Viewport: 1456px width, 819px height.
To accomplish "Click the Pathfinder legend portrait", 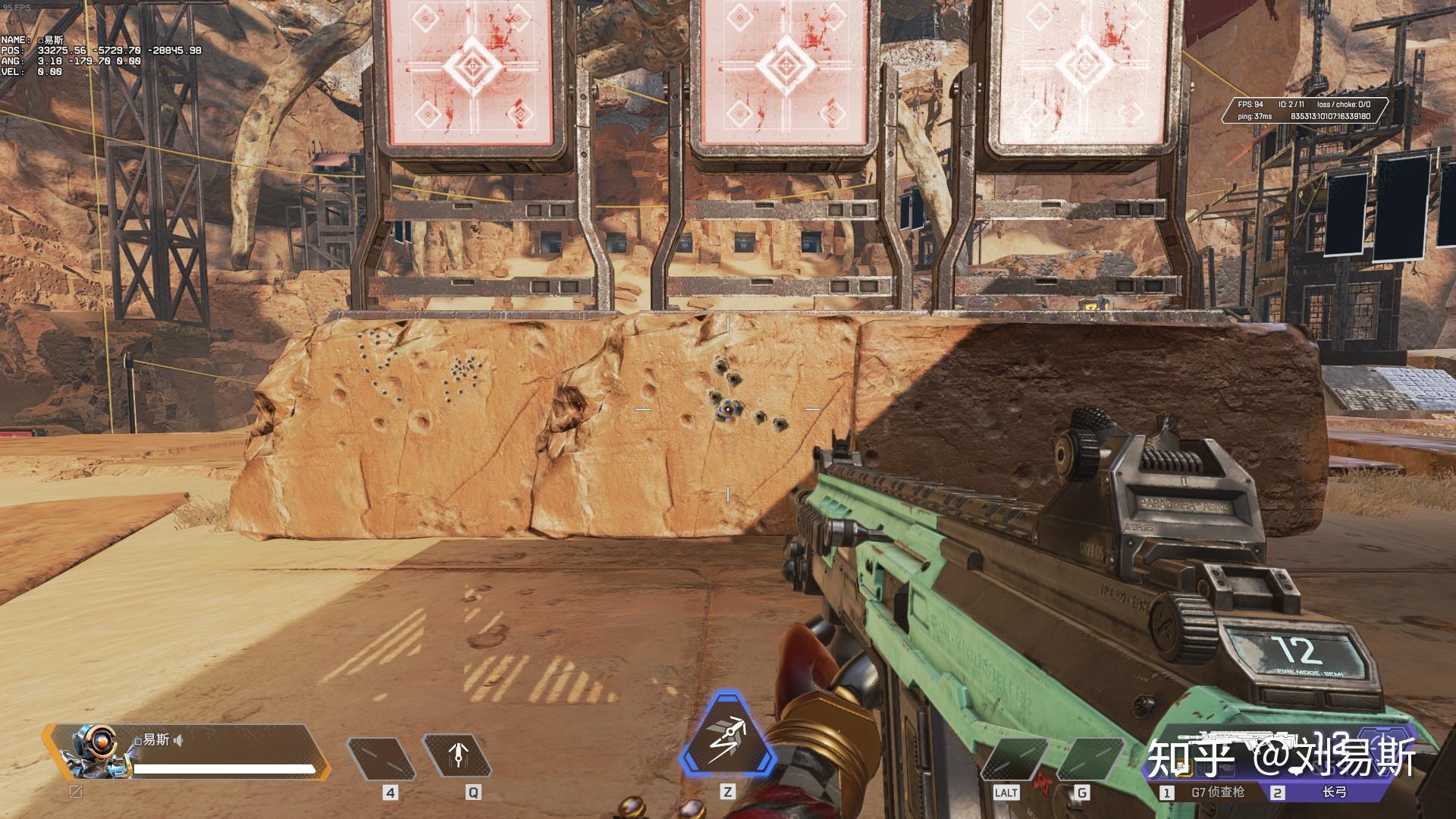I will 93,752.
